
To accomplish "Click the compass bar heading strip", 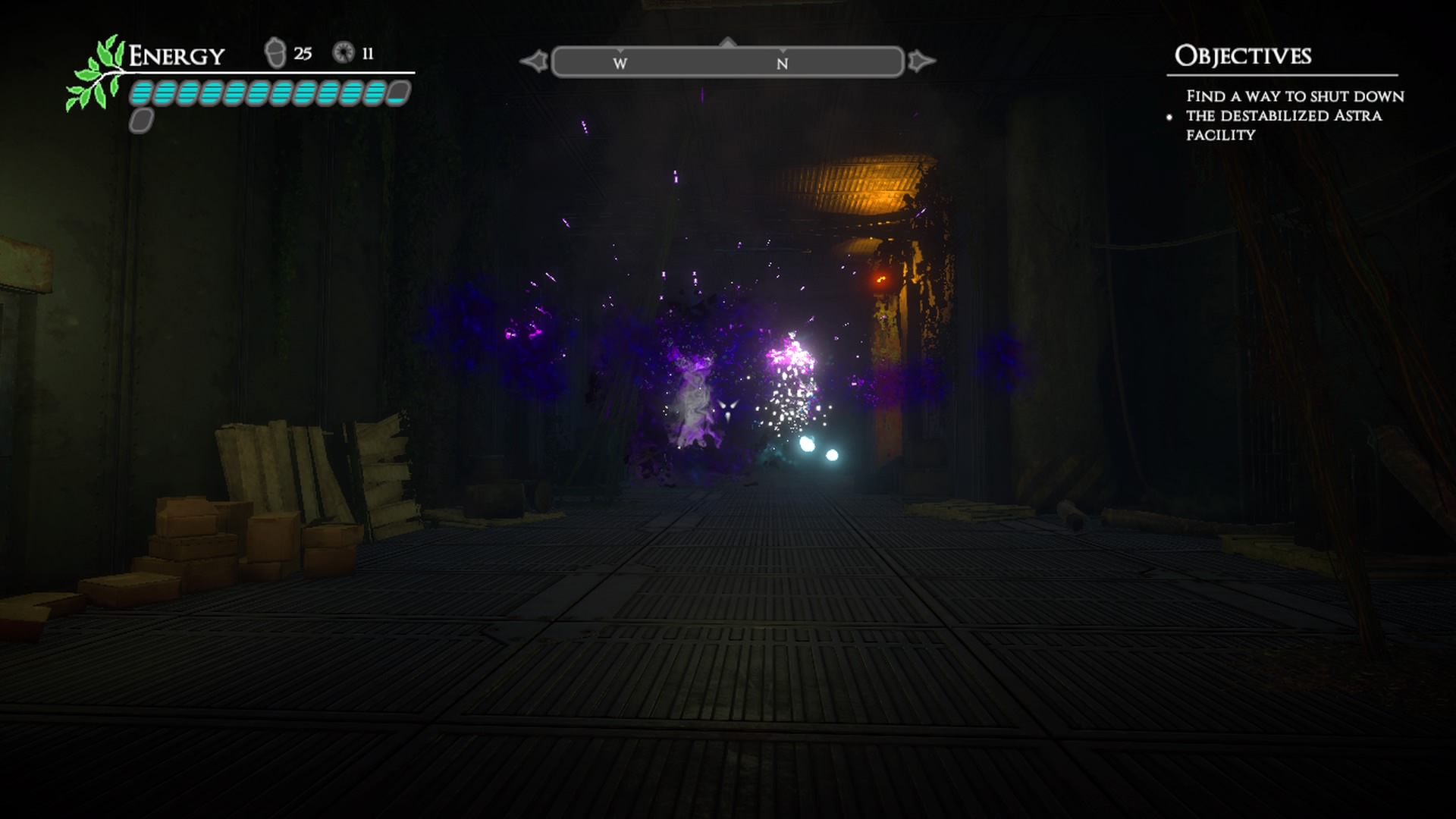I will [728, 62].
